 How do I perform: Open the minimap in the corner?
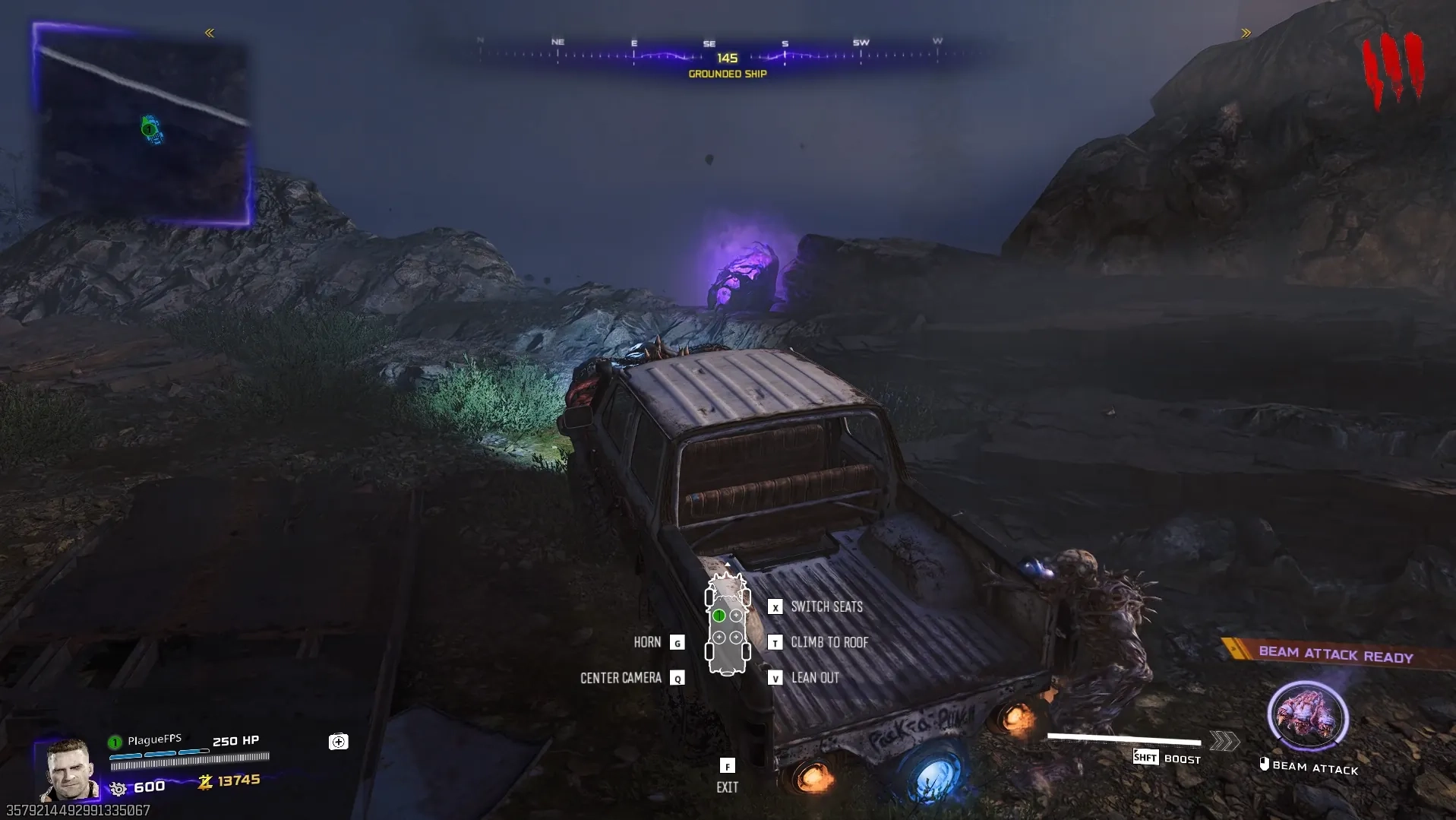(143, 125)
